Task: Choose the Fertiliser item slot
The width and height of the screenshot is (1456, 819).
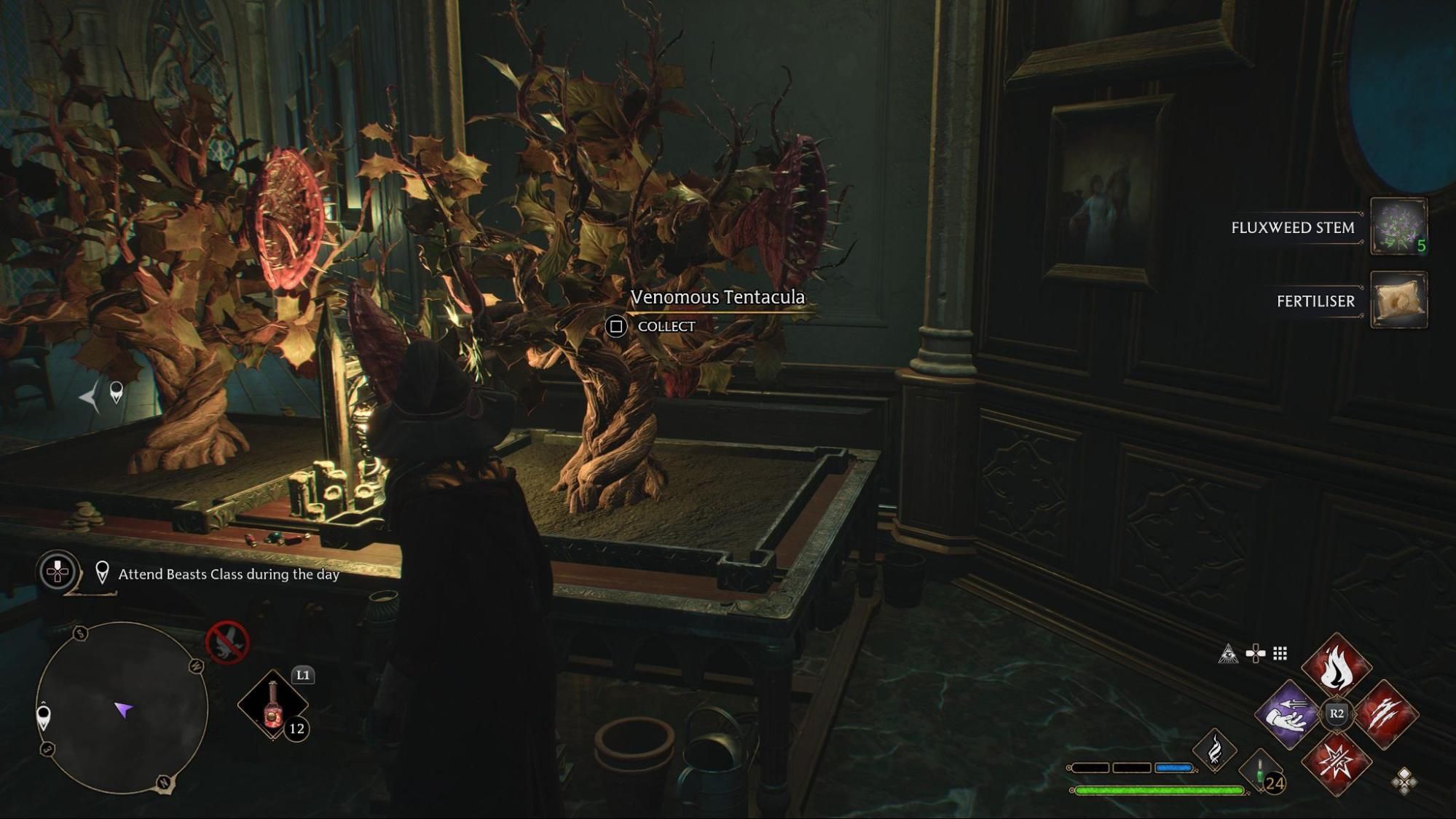Action: (1398, 300)
